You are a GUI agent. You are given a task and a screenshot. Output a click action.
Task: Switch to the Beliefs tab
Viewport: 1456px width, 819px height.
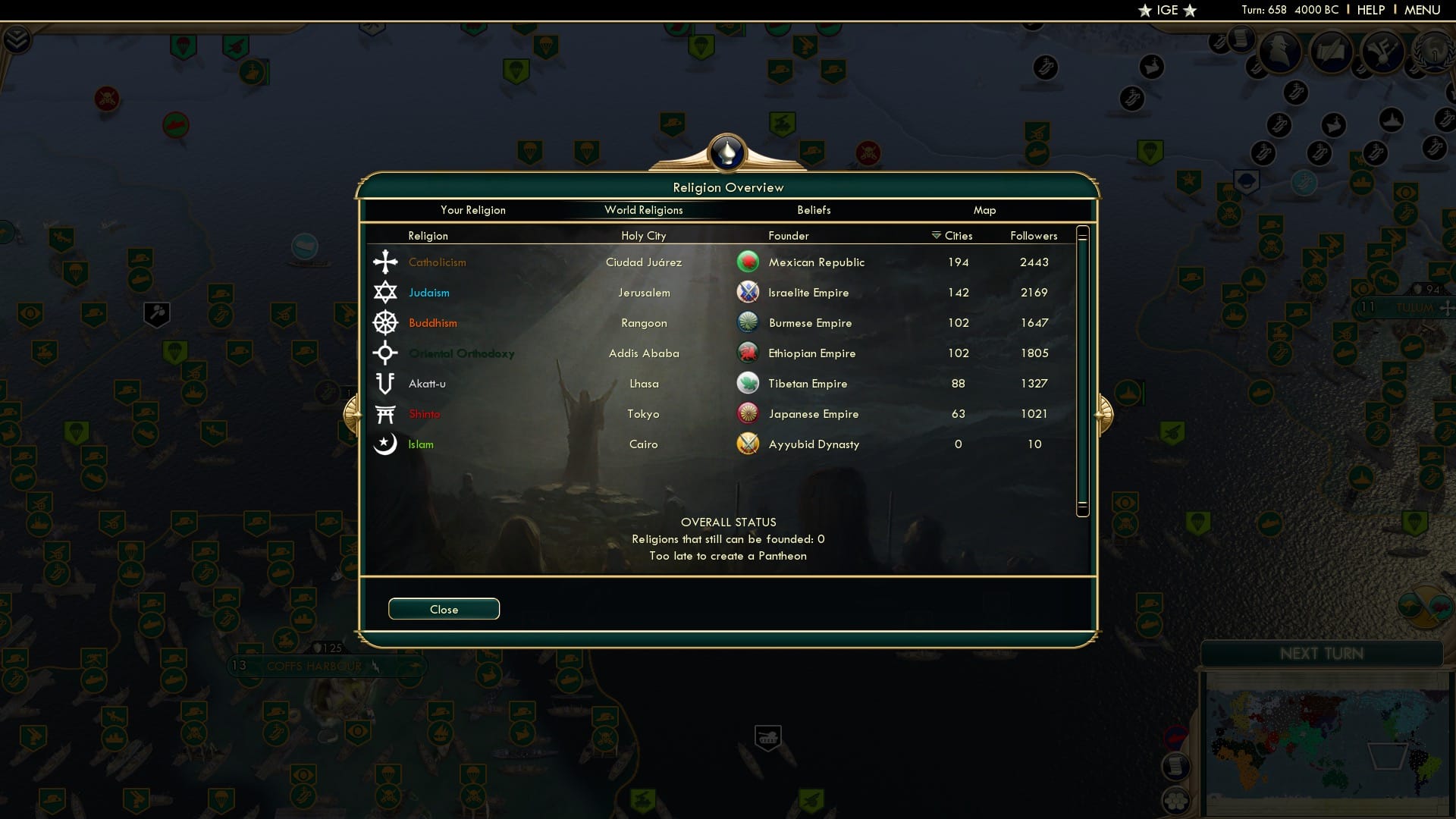tap(814, 210)
